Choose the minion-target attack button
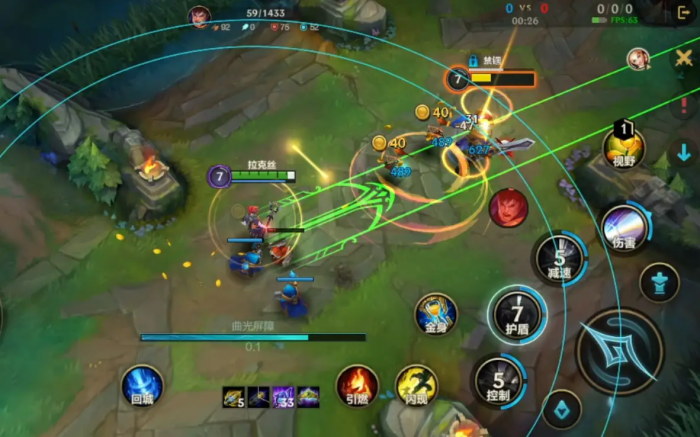 click(x=563, y=409)
